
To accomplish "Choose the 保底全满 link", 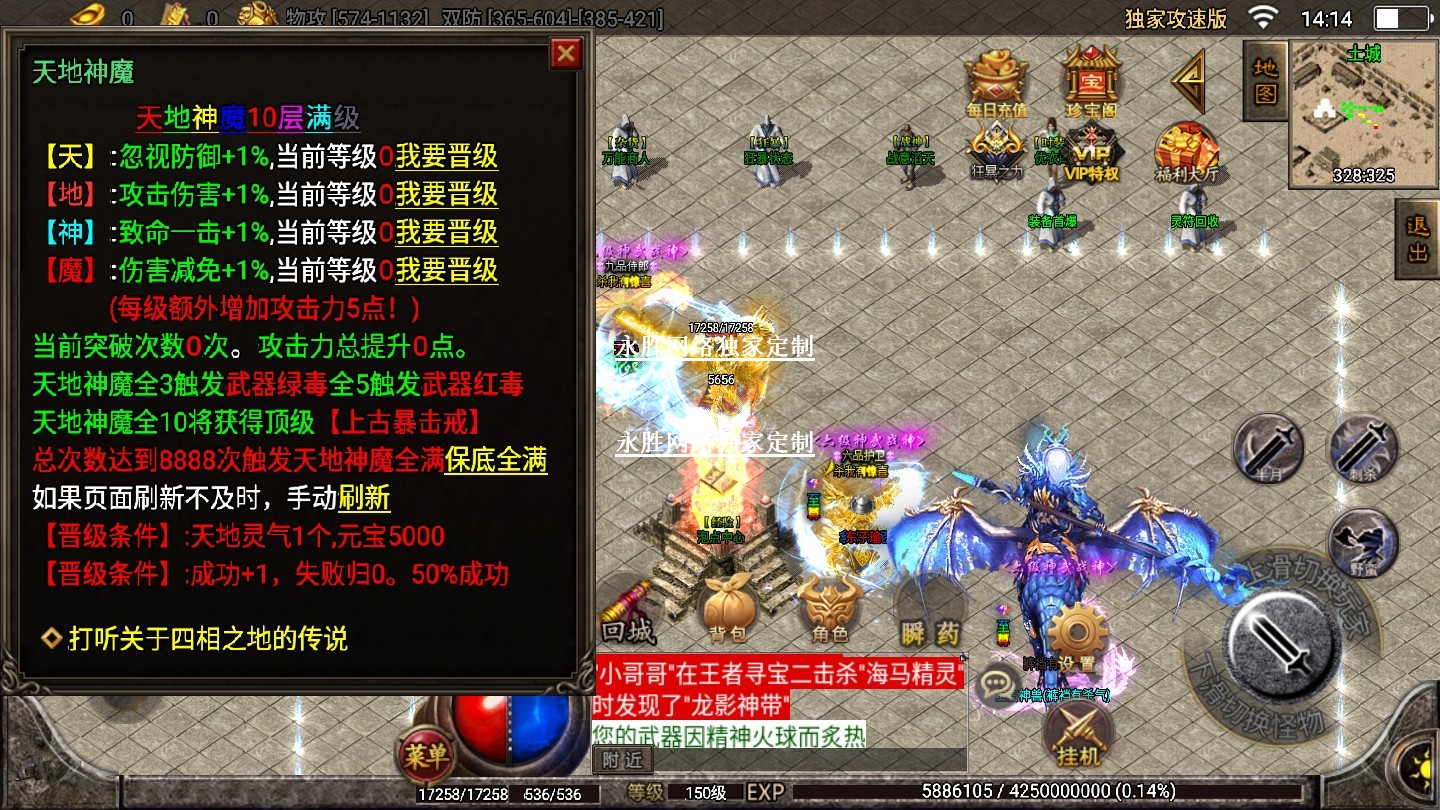I will 495,461.
